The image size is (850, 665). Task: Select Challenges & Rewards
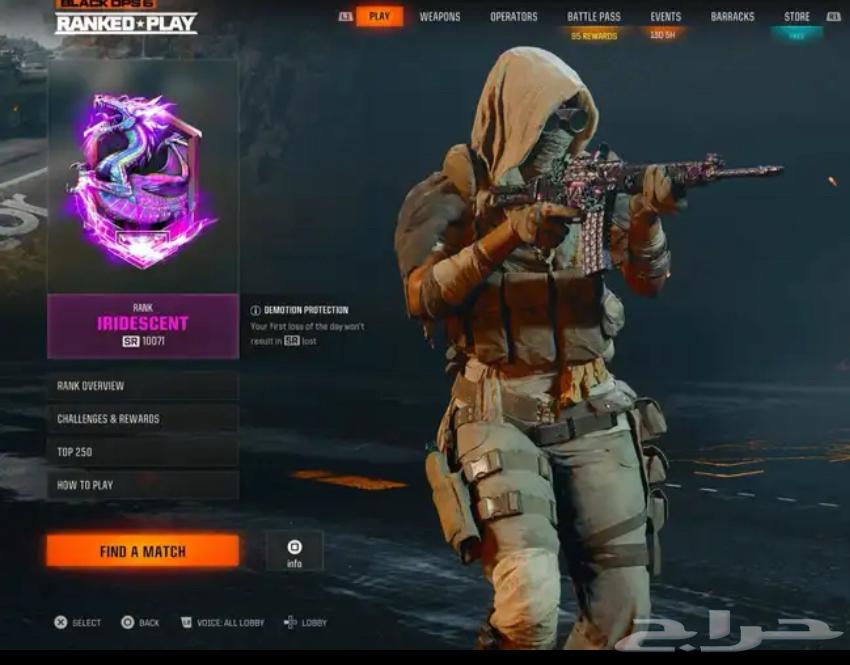pyautogui.click(x=142, y=419)
